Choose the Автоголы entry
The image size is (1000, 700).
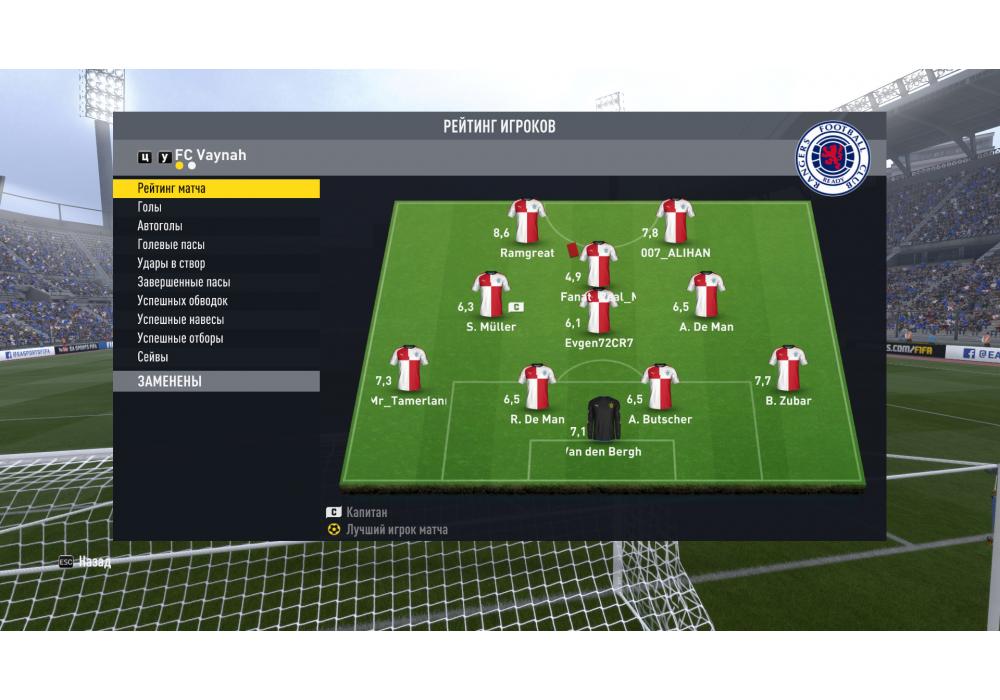point(216,226)
